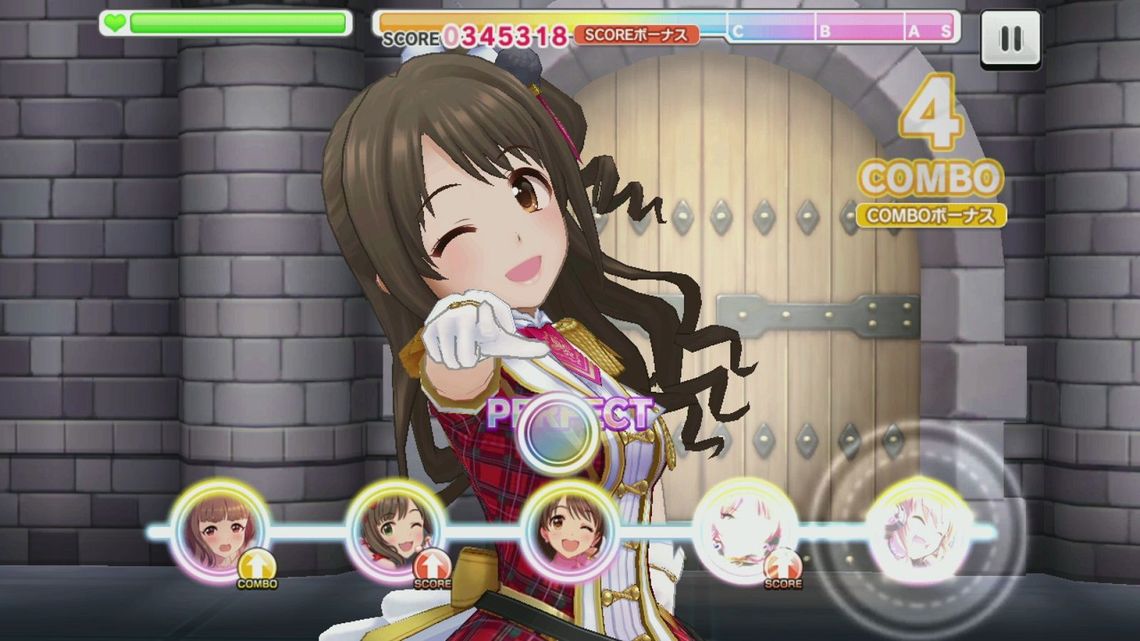Tap the glowing idol circle inside the ripple rings
Screen dimensions: 1140x641
click(x=918, y=530)
